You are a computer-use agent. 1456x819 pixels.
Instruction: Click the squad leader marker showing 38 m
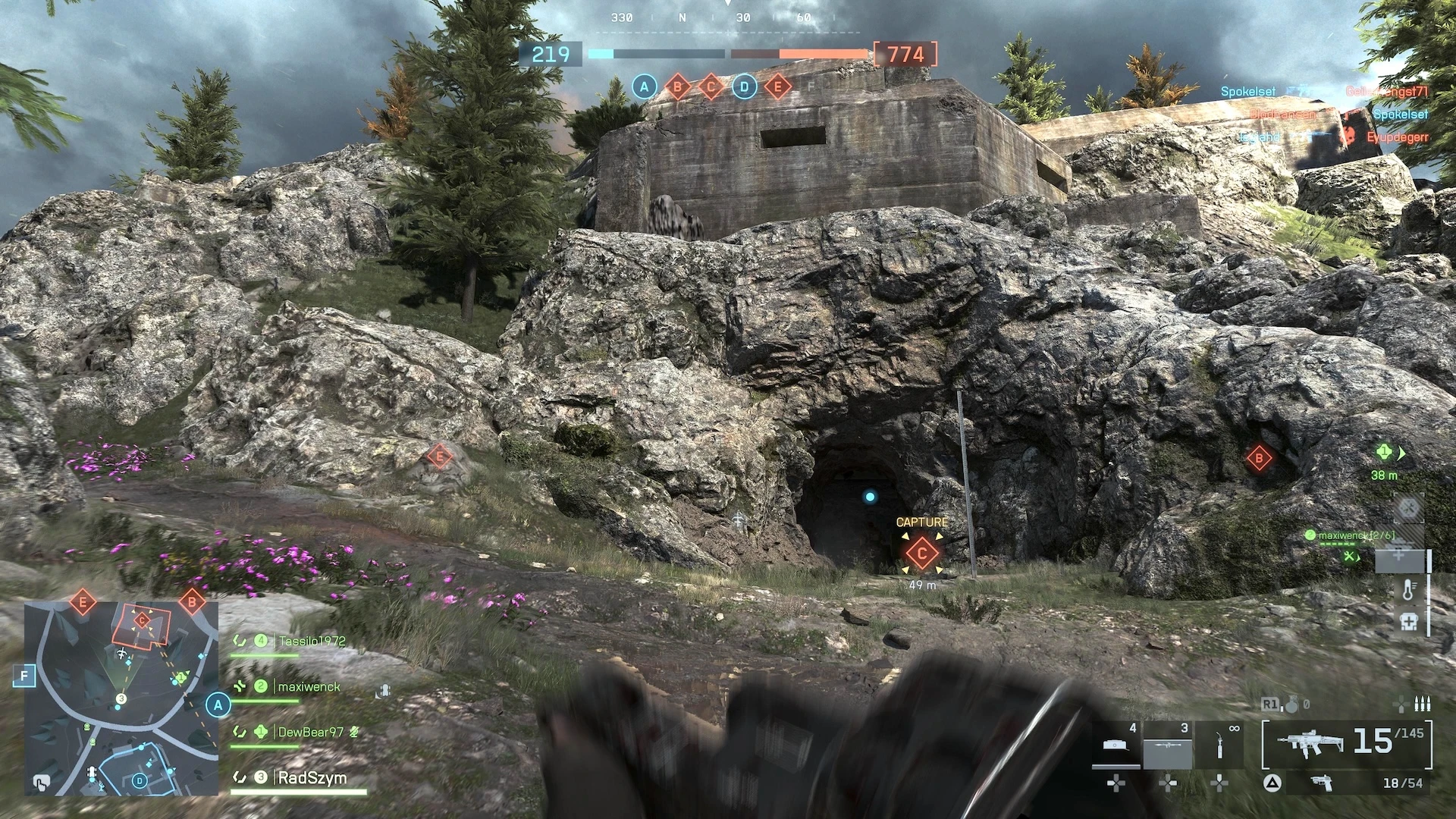[x=1385, y=454]
